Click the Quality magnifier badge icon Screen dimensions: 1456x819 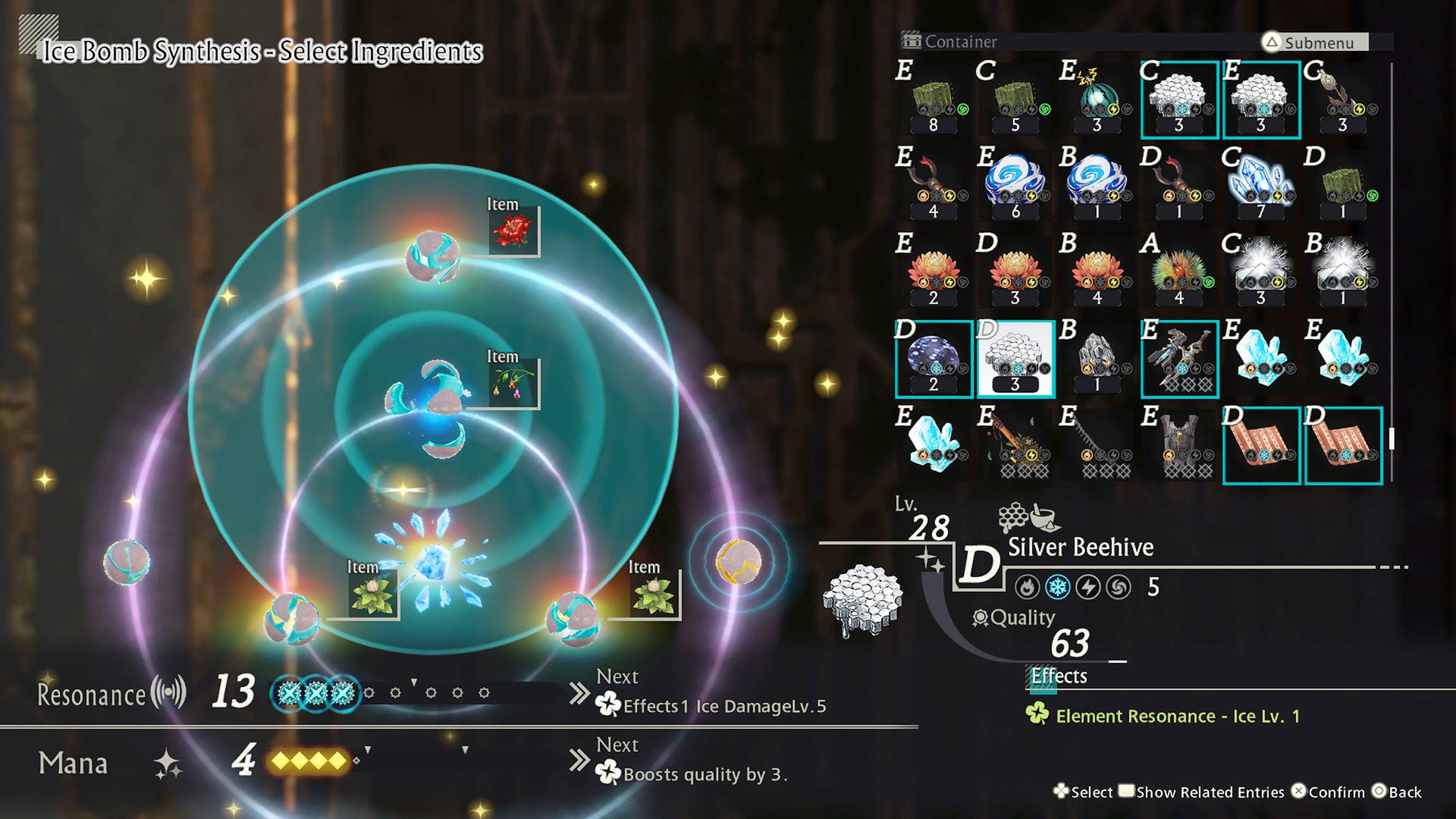(x=980, y=618)
